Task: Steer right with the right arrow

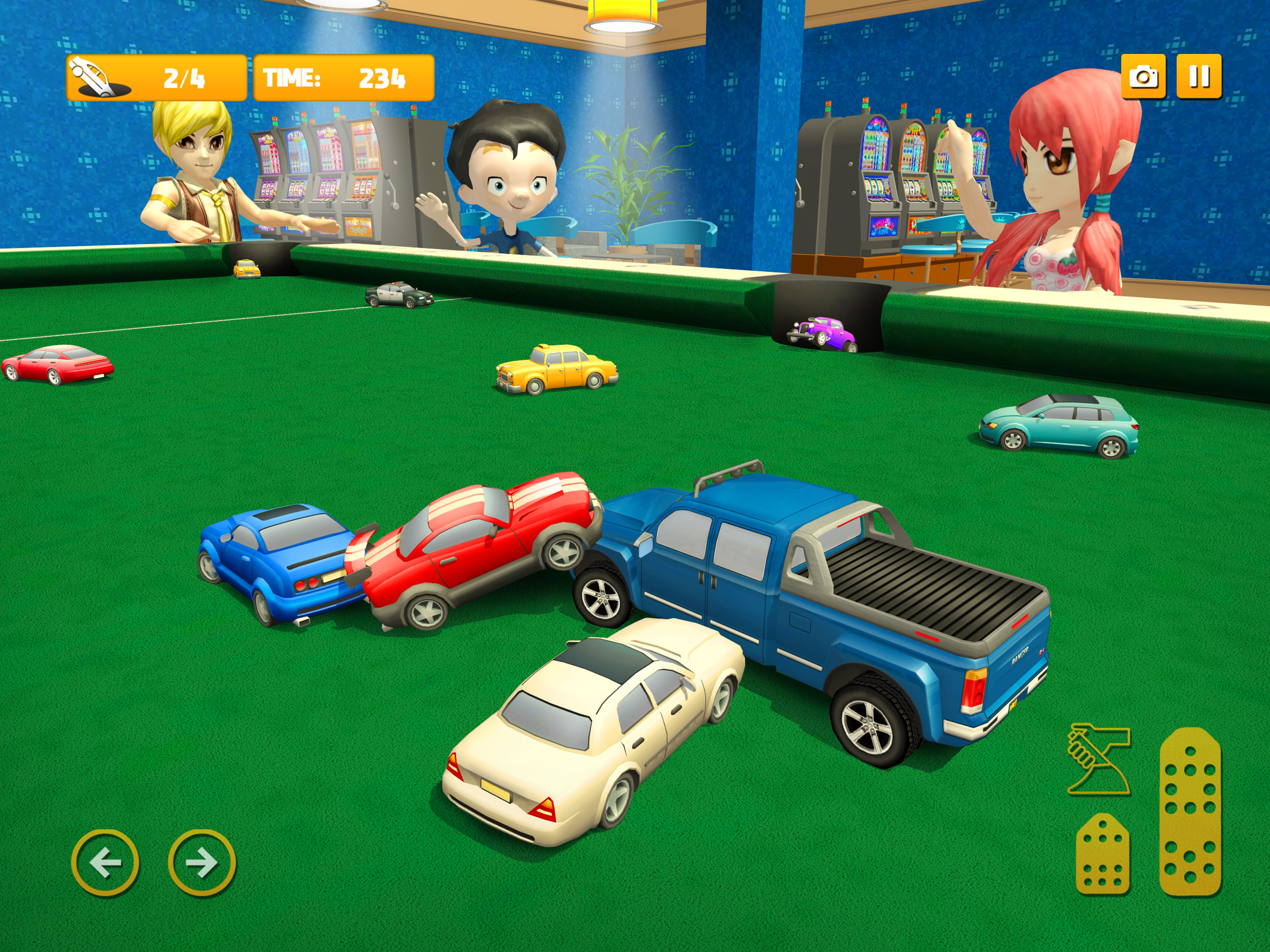Action: pos(202,862)
